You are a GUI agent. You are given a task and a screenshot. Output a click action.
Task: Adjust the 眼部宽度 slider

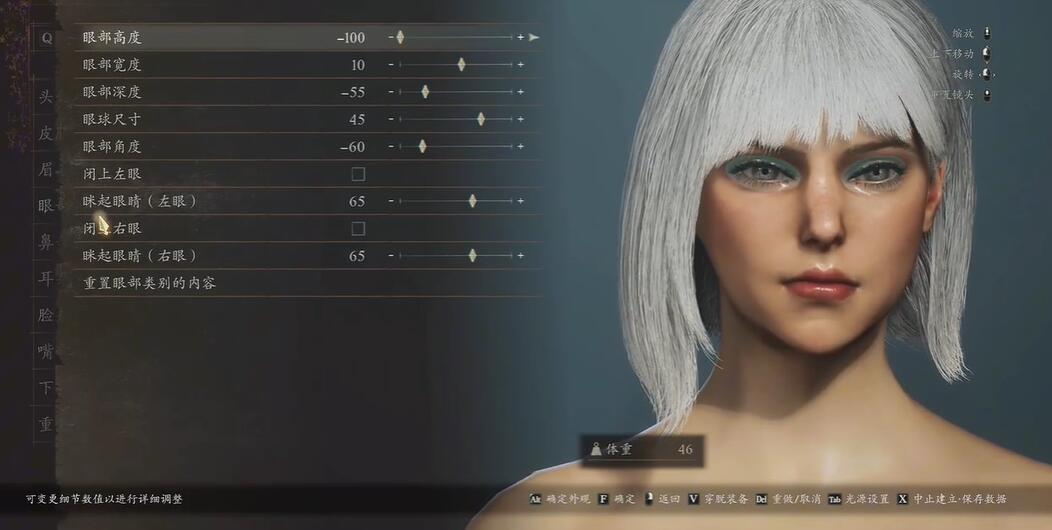click(x=461, y=65)
